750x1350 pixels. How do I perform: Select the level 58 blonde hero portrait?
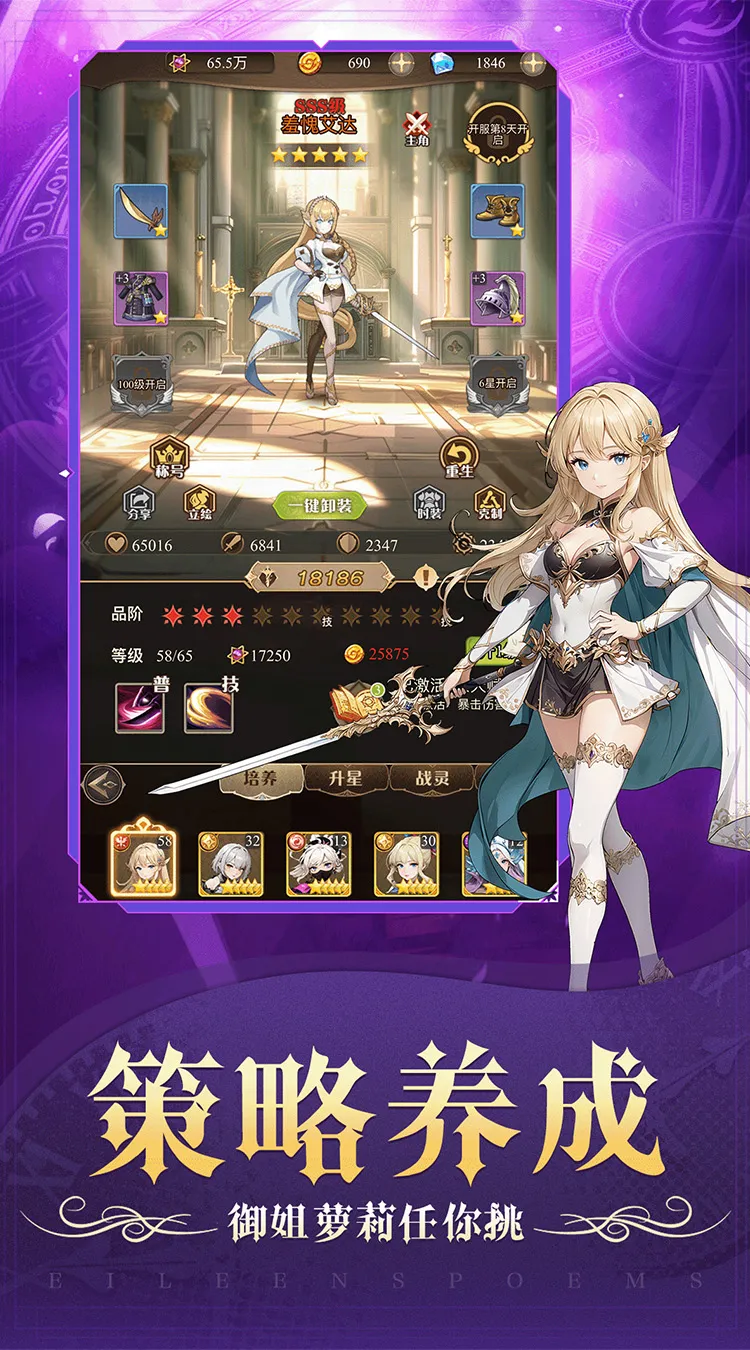pos(143,862)
